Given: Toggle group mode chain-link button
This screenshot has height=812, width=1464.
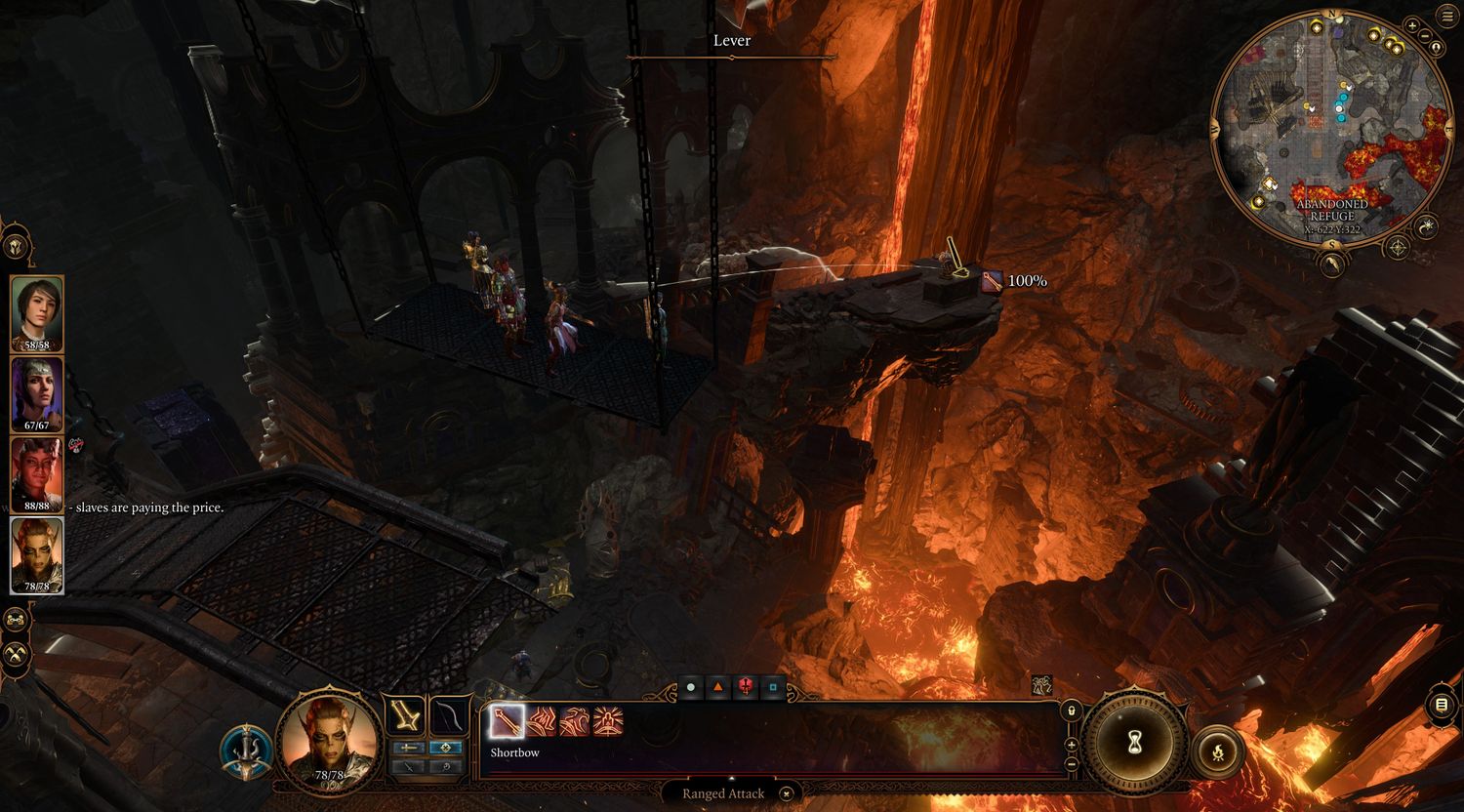Looking at the screenshot, I should [16, 619].
